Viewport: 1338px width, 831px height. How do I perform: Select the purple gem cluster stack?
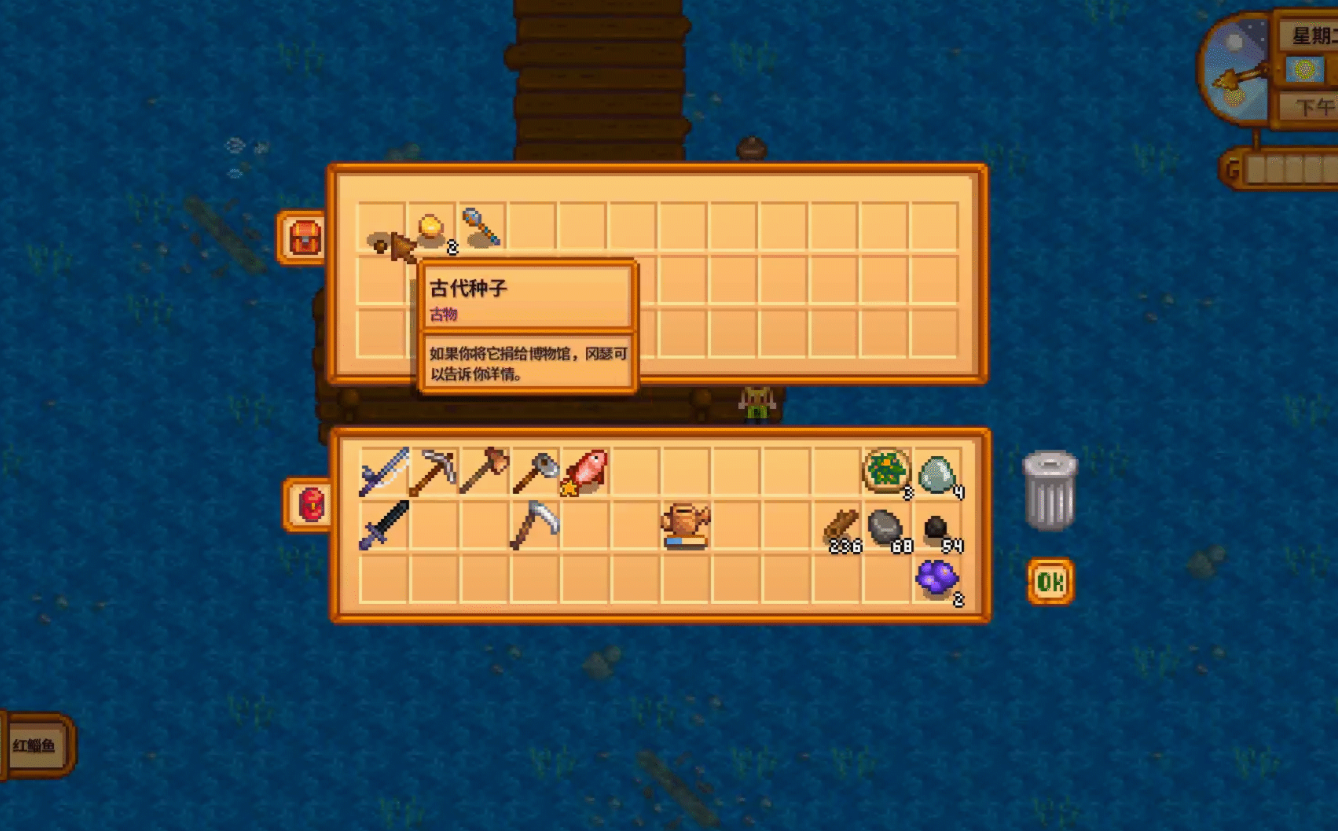(937, 578)
